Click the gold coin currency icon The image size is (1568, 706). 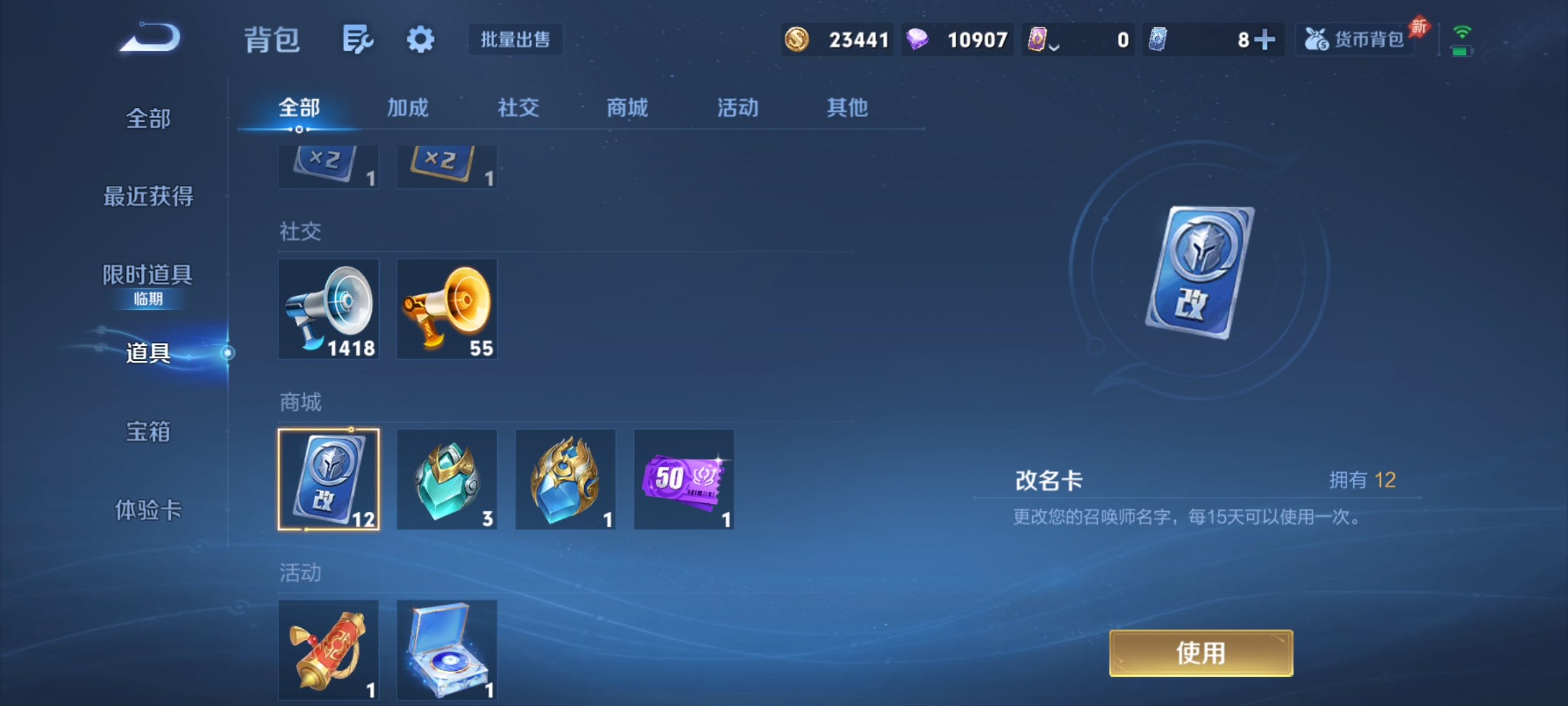pos(796,39)
